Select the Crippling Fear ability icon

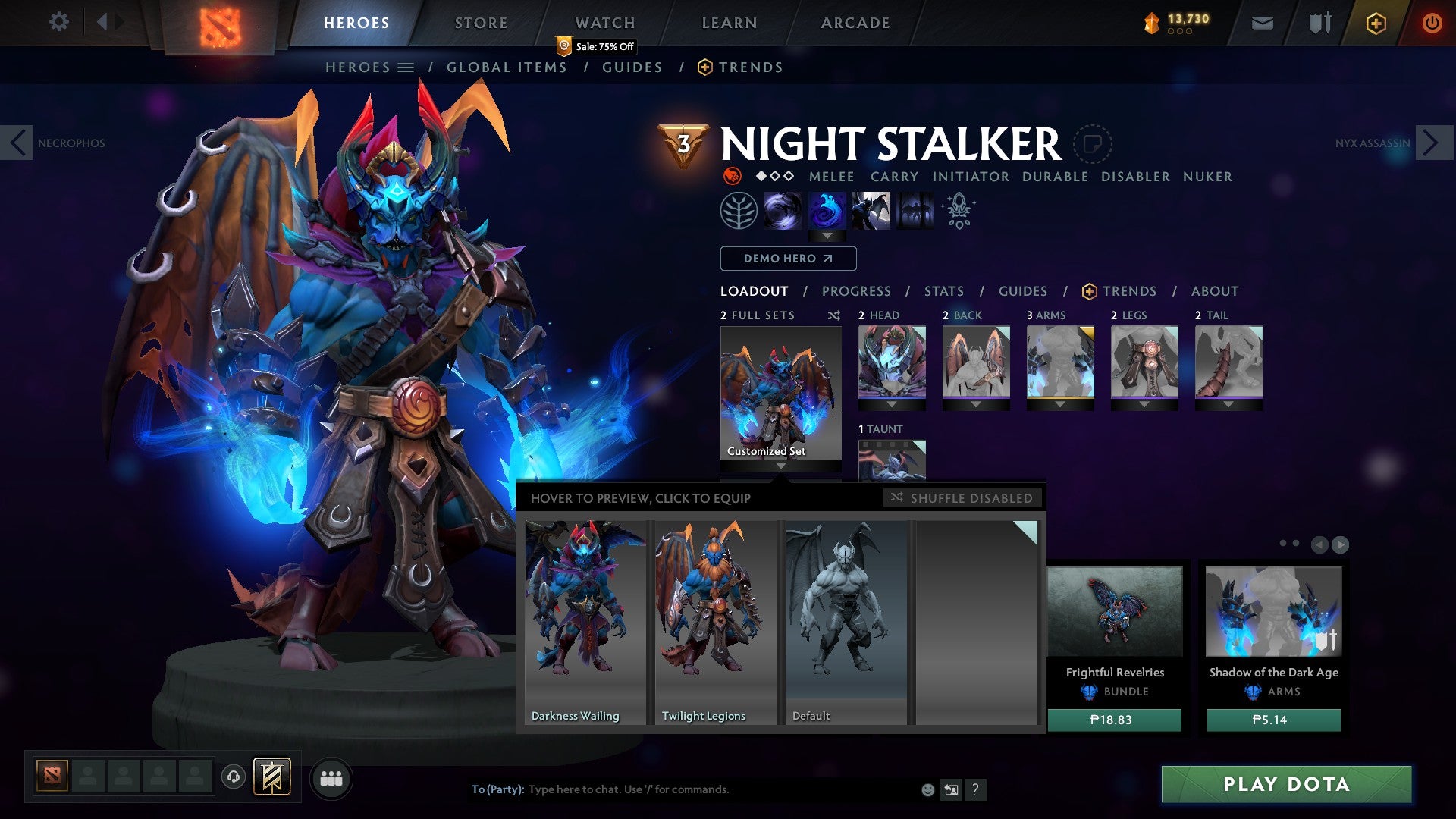pos(830,211)
